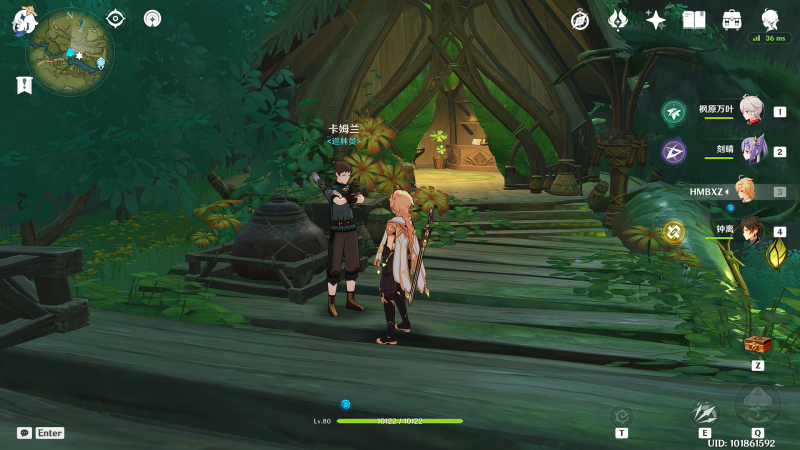800x450 pixels.
Task: Click the star-in-arch icon beside the eye
Action: pos(152,18)
